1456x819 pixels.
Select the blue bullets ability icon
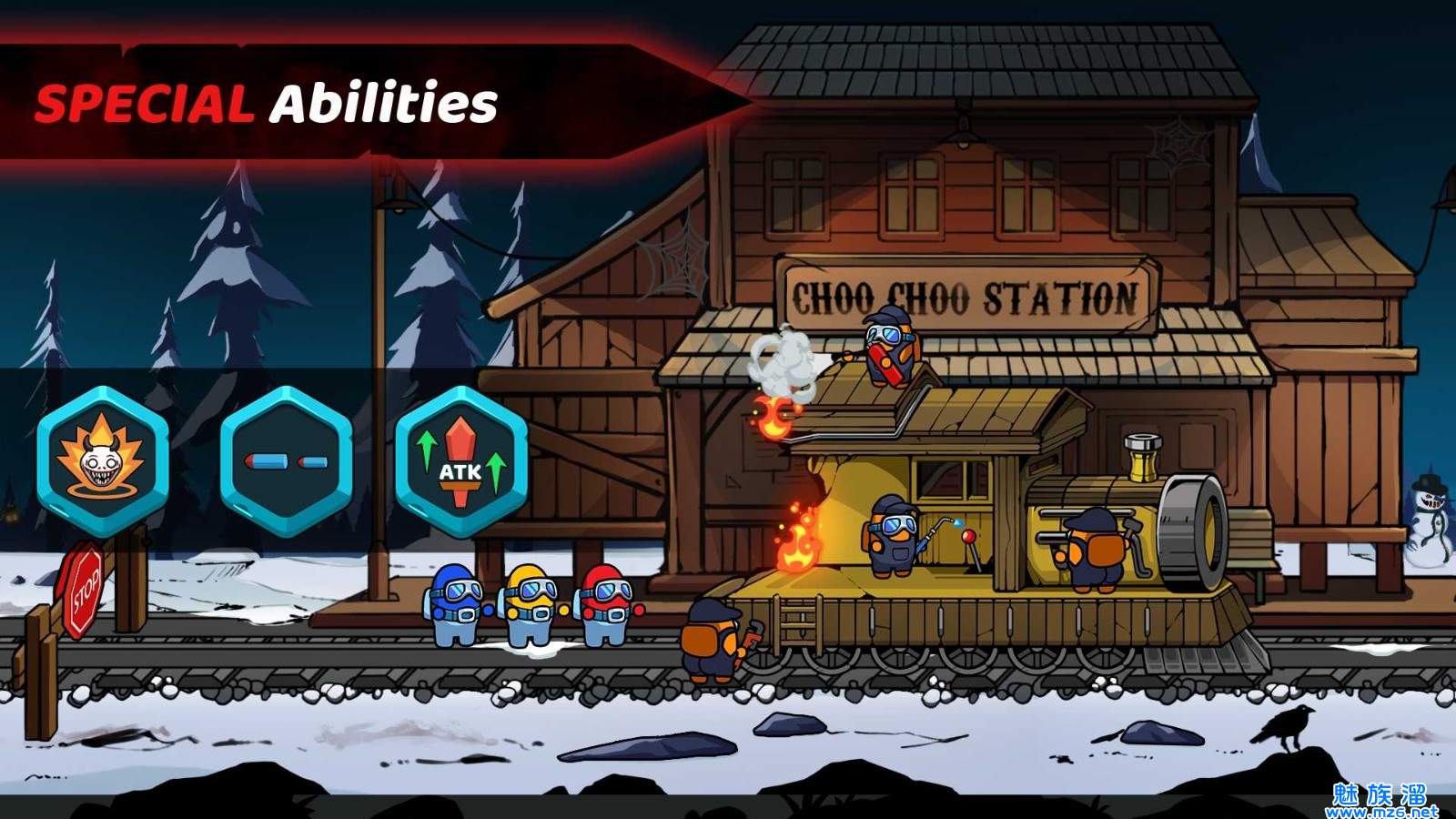click(286, 461)
